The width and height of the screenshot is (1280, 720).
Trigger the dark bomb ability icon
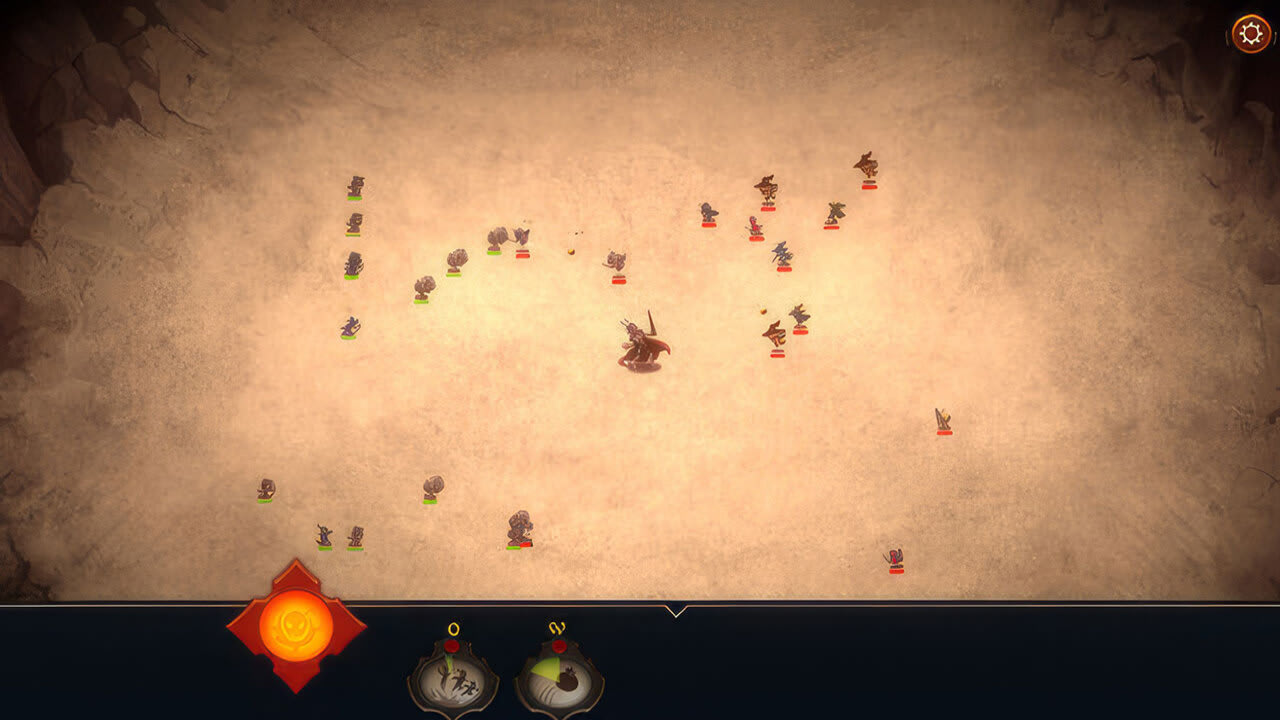tap(559, 682)
